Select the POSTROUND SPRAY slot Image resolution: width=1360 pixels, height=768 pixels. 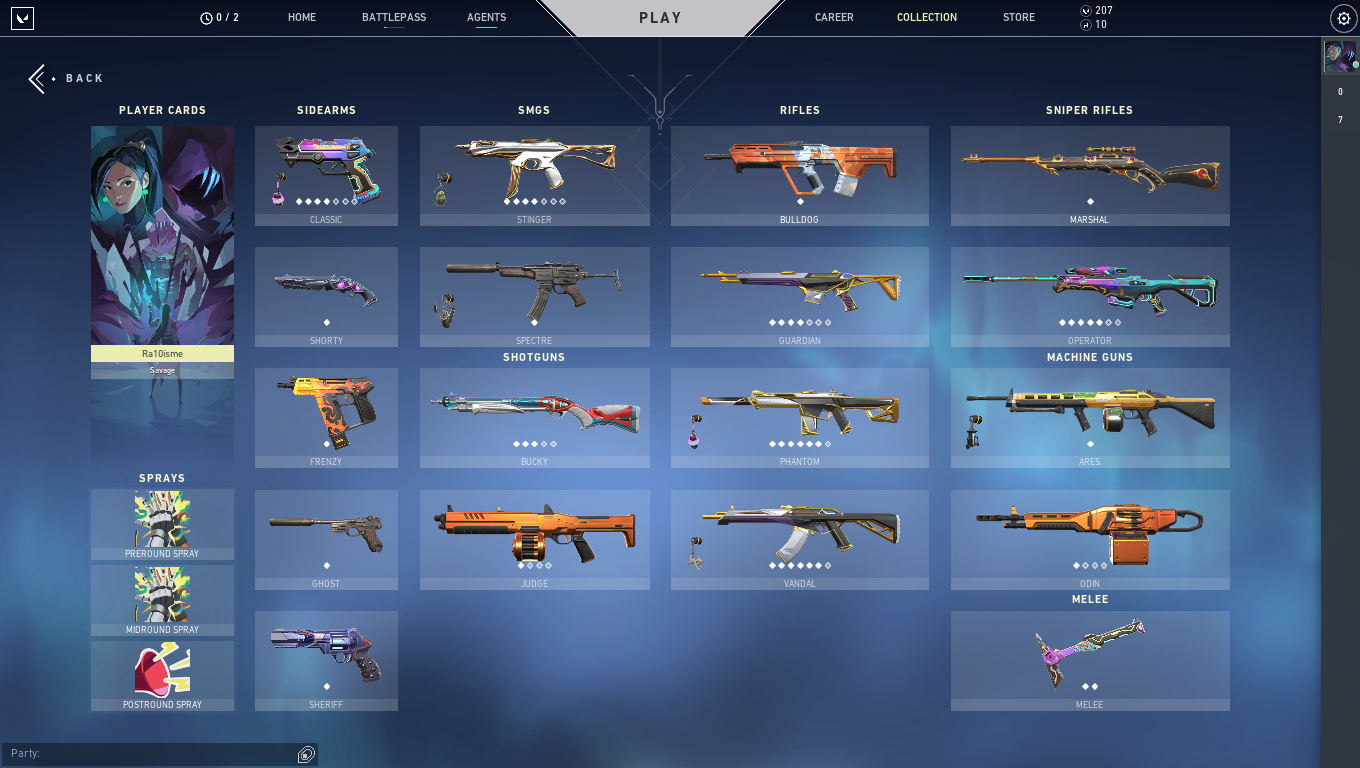(x=162, y=676)
